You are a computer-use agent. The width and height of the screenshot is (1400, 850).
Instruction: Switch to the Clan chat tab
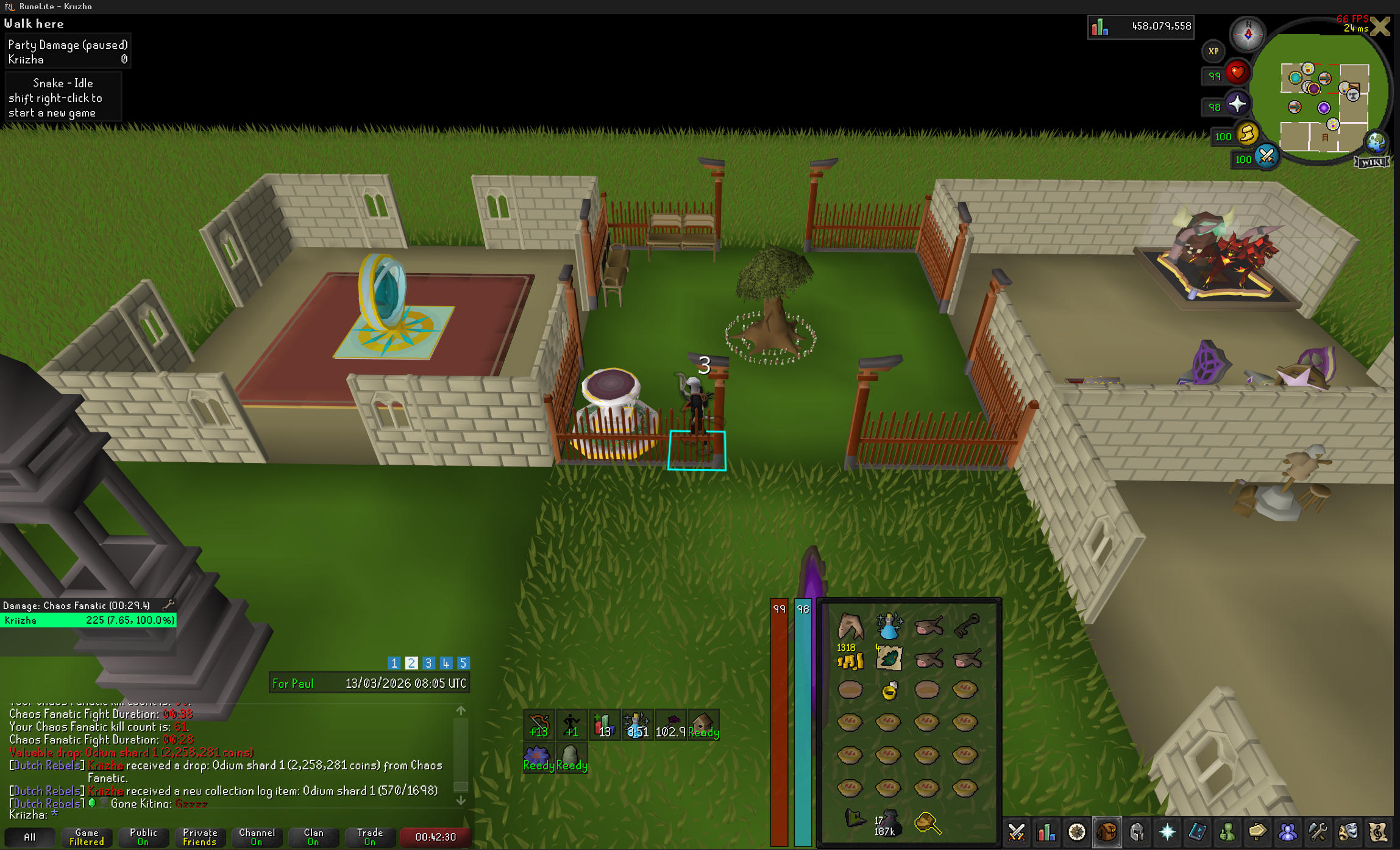pyautogui.click(x=313, y=837)
